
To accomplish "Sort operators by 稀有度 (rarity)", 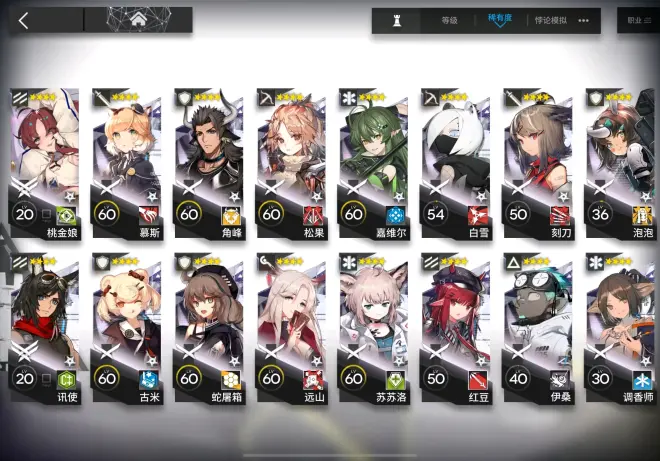I will [500, 20].
